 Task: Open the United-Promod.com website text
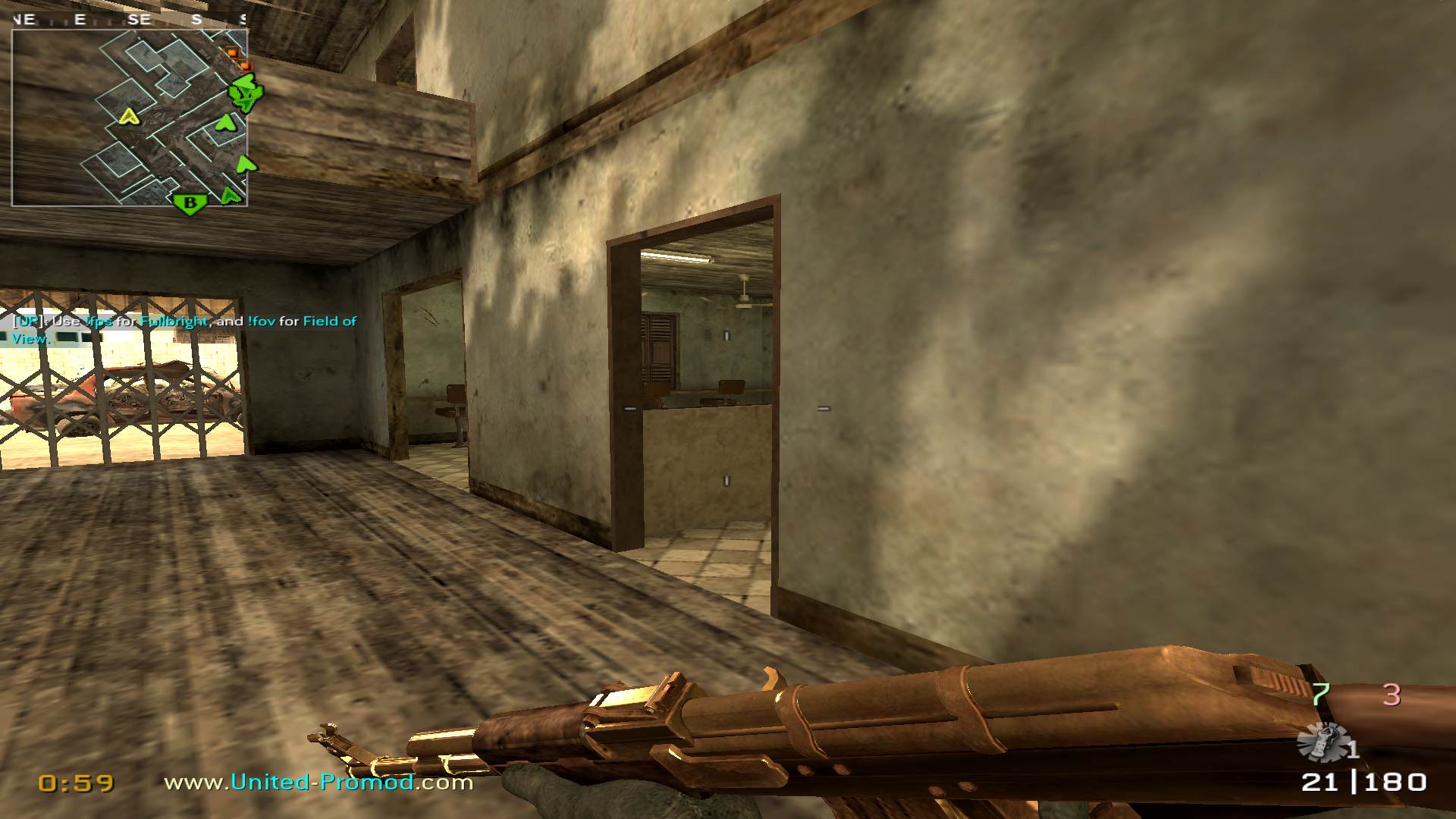coord(318,782)
